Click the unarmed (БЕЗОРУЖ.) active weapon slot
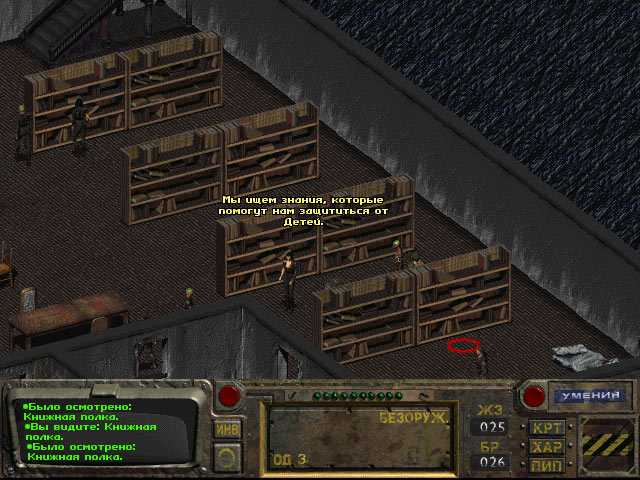This screenshot has height=480, width=640. (x=361, y=437)
